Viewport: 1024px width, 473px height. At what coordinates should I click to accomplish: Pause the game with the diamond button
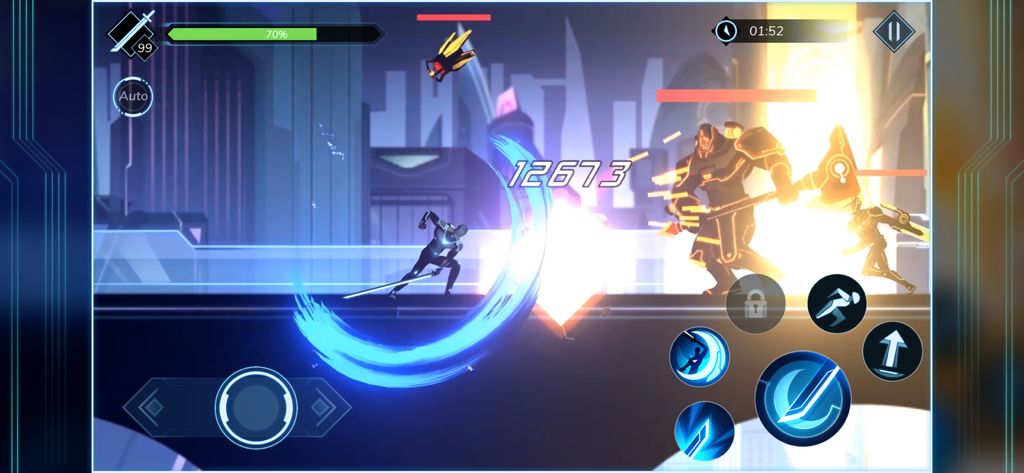coord(893,32)
